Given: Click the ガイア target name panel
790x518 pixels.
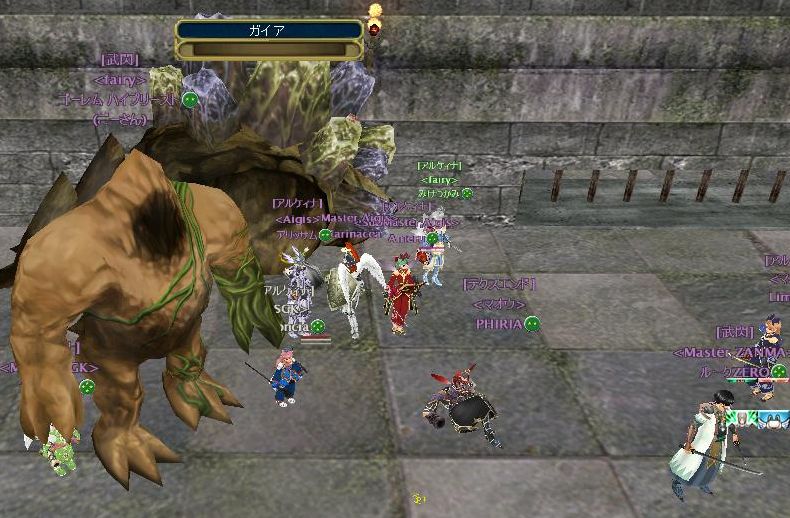Looking at the screenshot, I should (x=268, y=31).
